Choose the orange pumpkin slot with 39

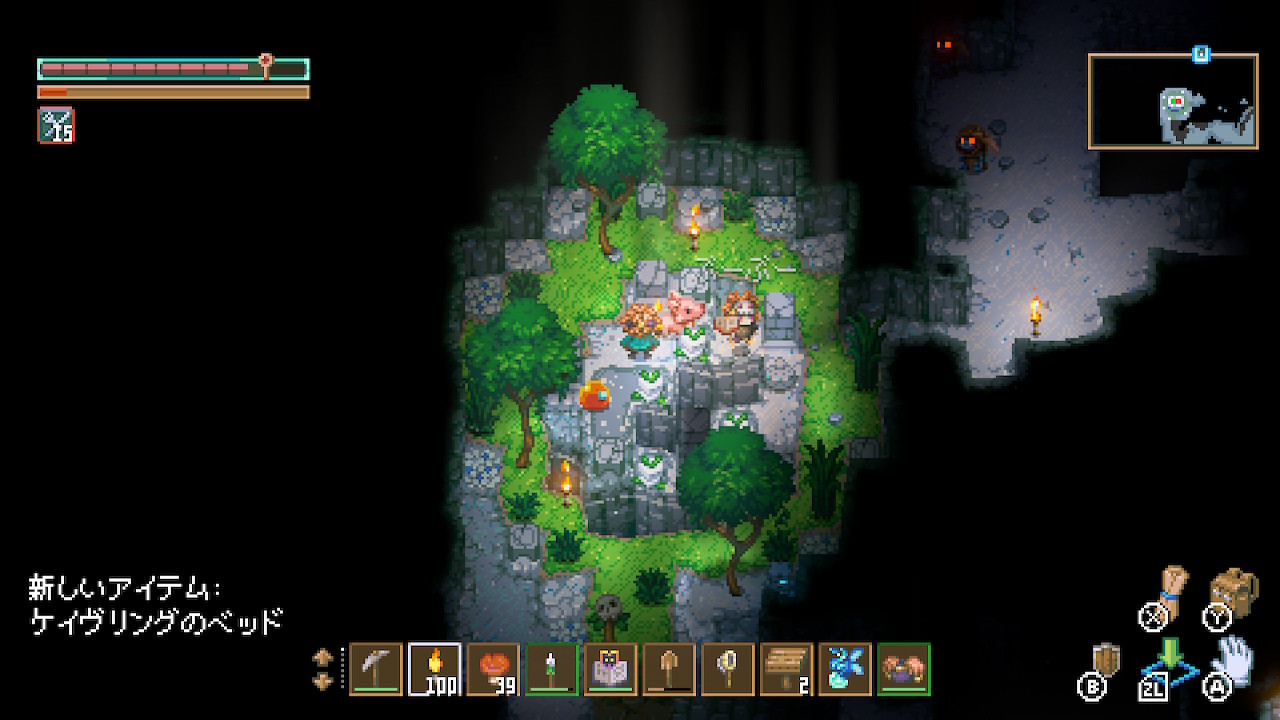[x=493, y=669]
